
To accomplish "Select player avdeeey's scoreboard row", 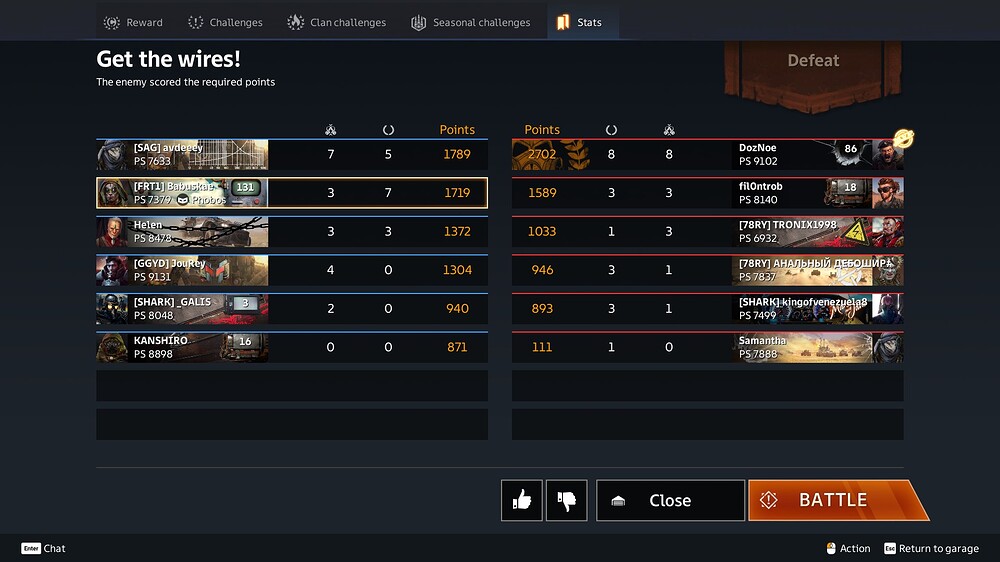I will 291,155.
